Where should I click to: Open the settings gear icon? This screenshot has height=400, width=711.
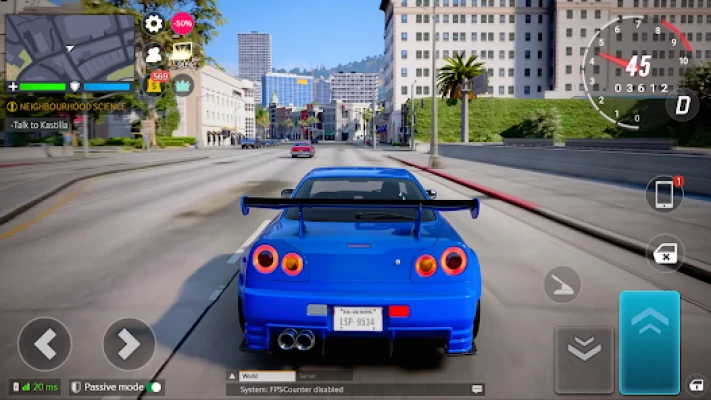[x=153, y=23]
